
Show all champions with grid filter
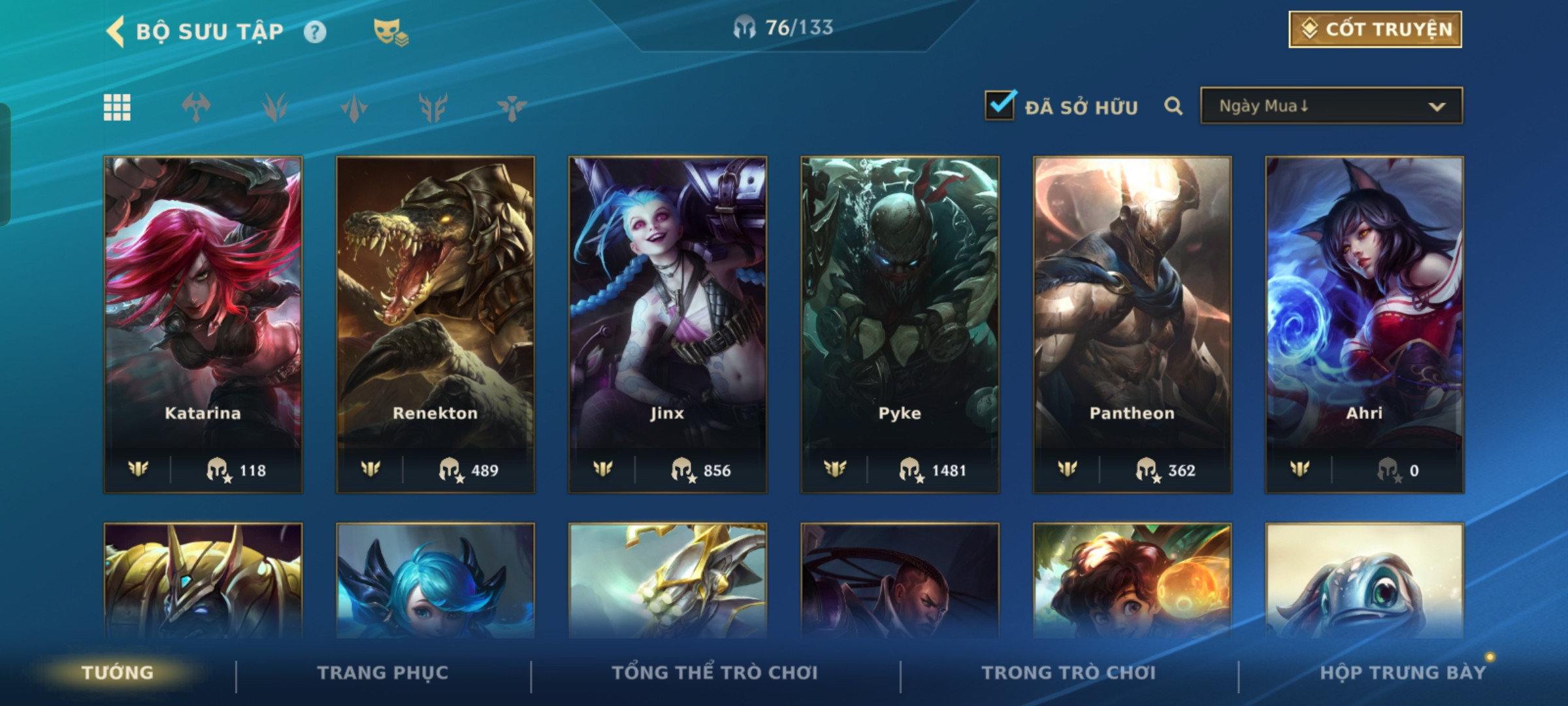(x=117, y=107)
